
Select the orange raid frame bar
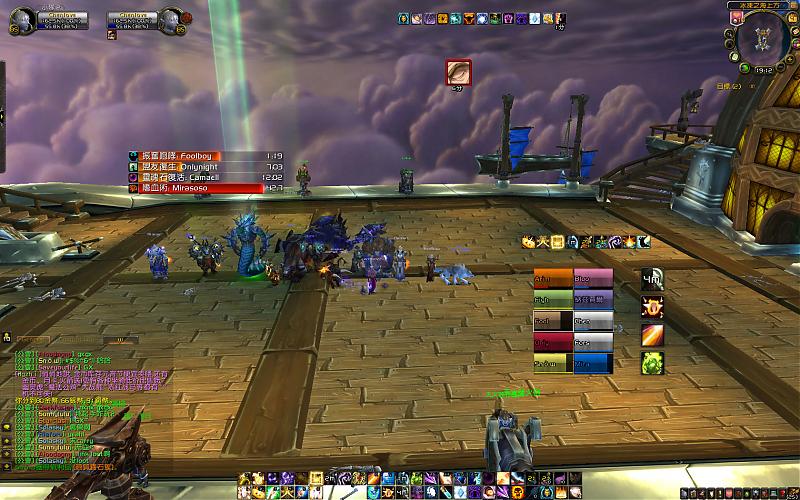tap(553, 277)
